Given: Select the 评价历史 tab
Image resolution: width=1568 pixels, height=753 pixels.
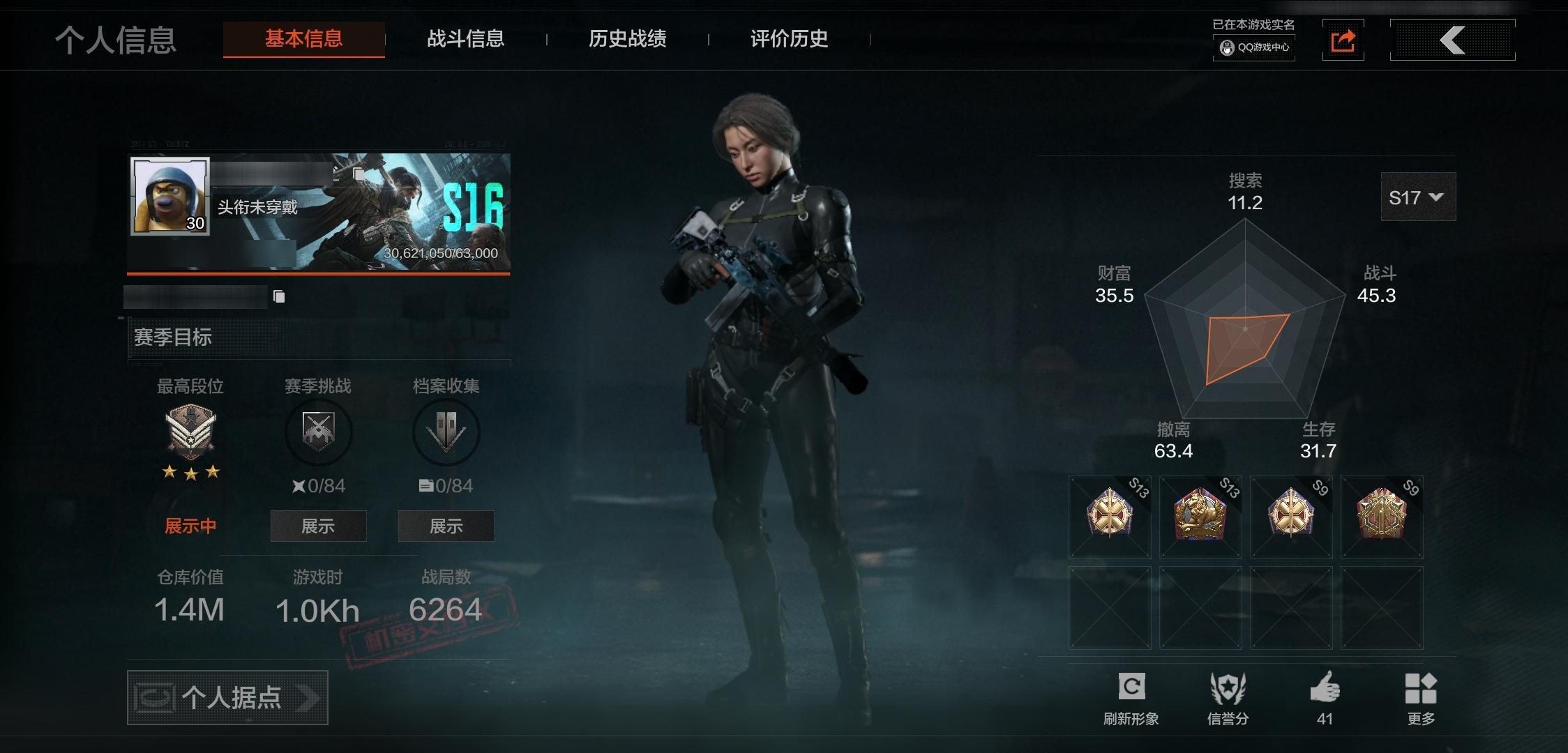Looking at the screenshot, I should [789, 39].
